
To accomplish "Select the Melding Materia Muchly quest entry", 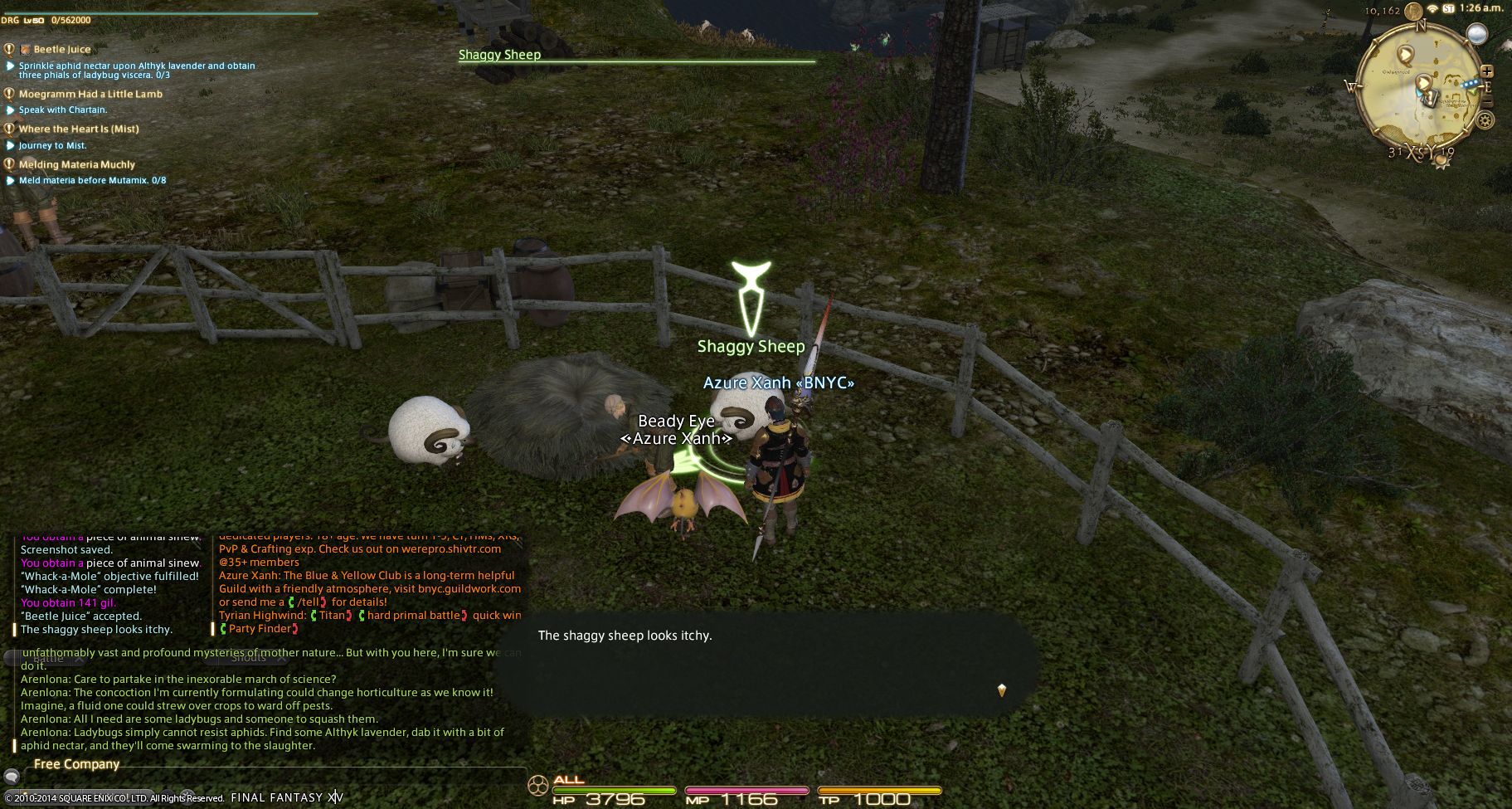I will (76, 165).
